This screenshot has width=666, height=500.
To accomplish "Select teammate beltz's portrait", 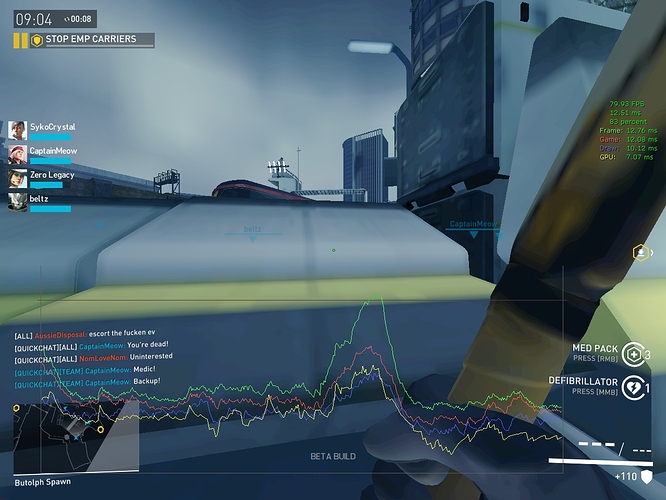I will click(17, 202).
